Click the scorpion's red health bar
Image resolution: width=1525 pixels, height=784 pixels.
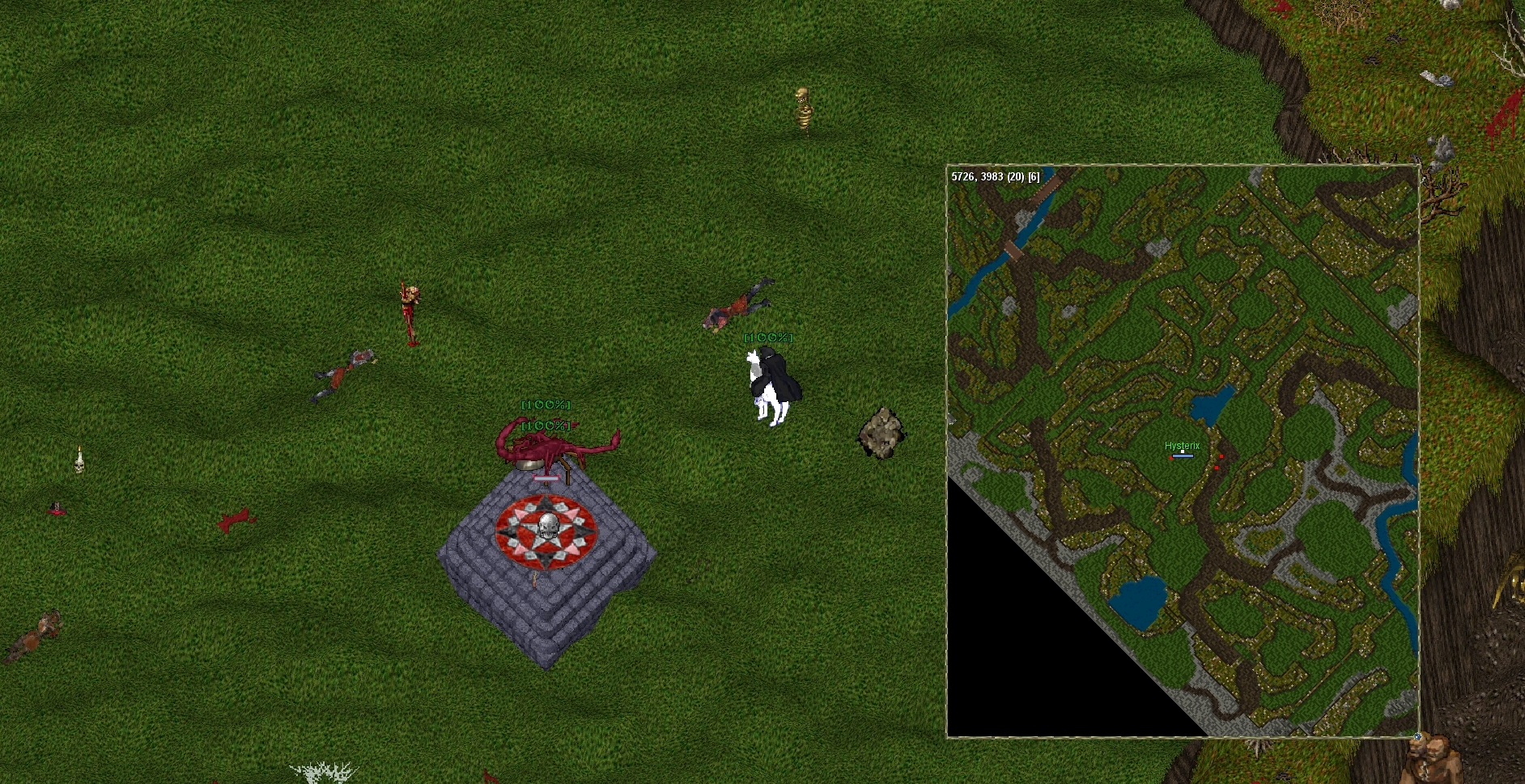546,477
